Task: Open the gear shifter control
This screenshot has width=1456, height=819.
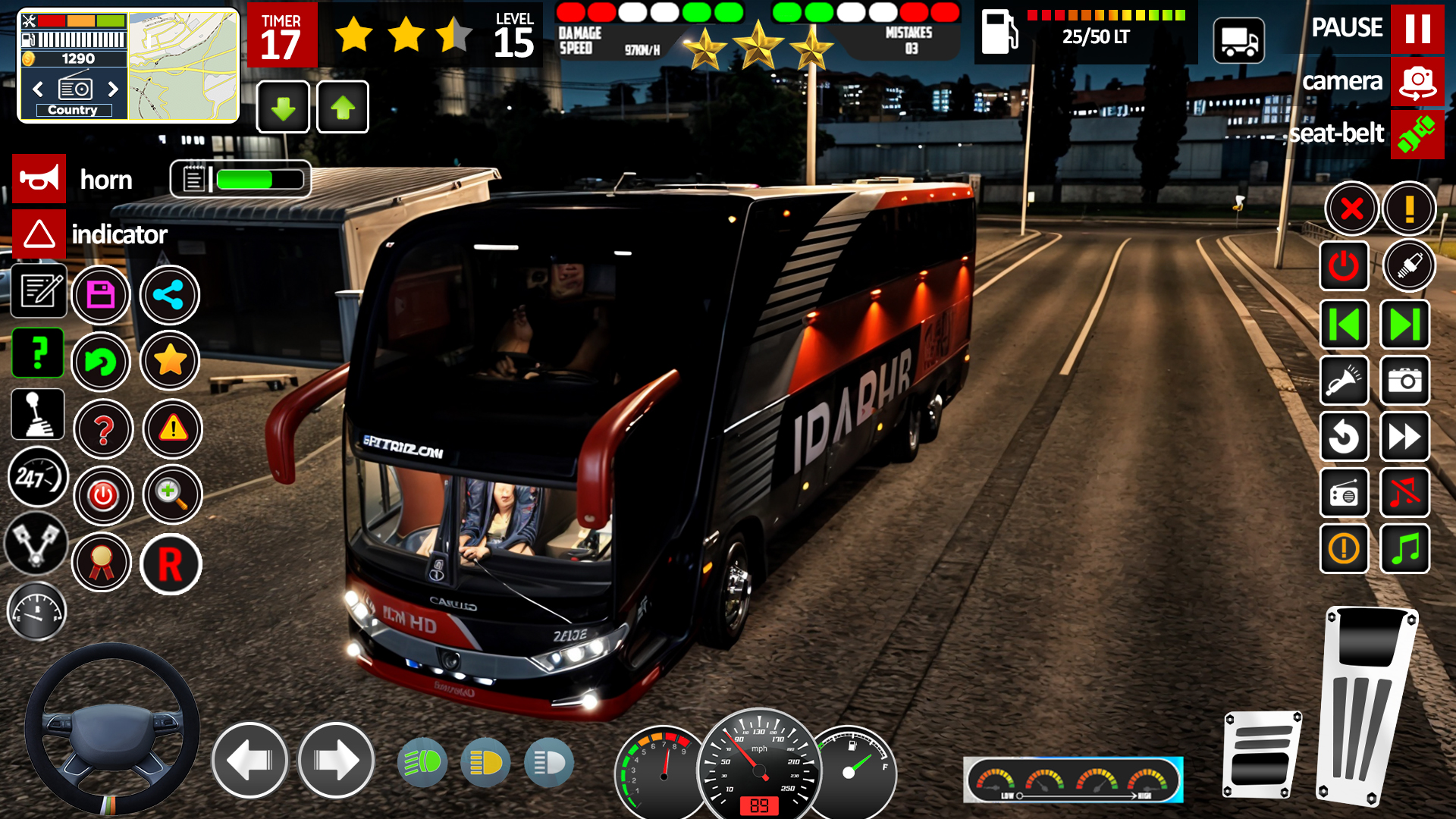Action: (37, 414)
